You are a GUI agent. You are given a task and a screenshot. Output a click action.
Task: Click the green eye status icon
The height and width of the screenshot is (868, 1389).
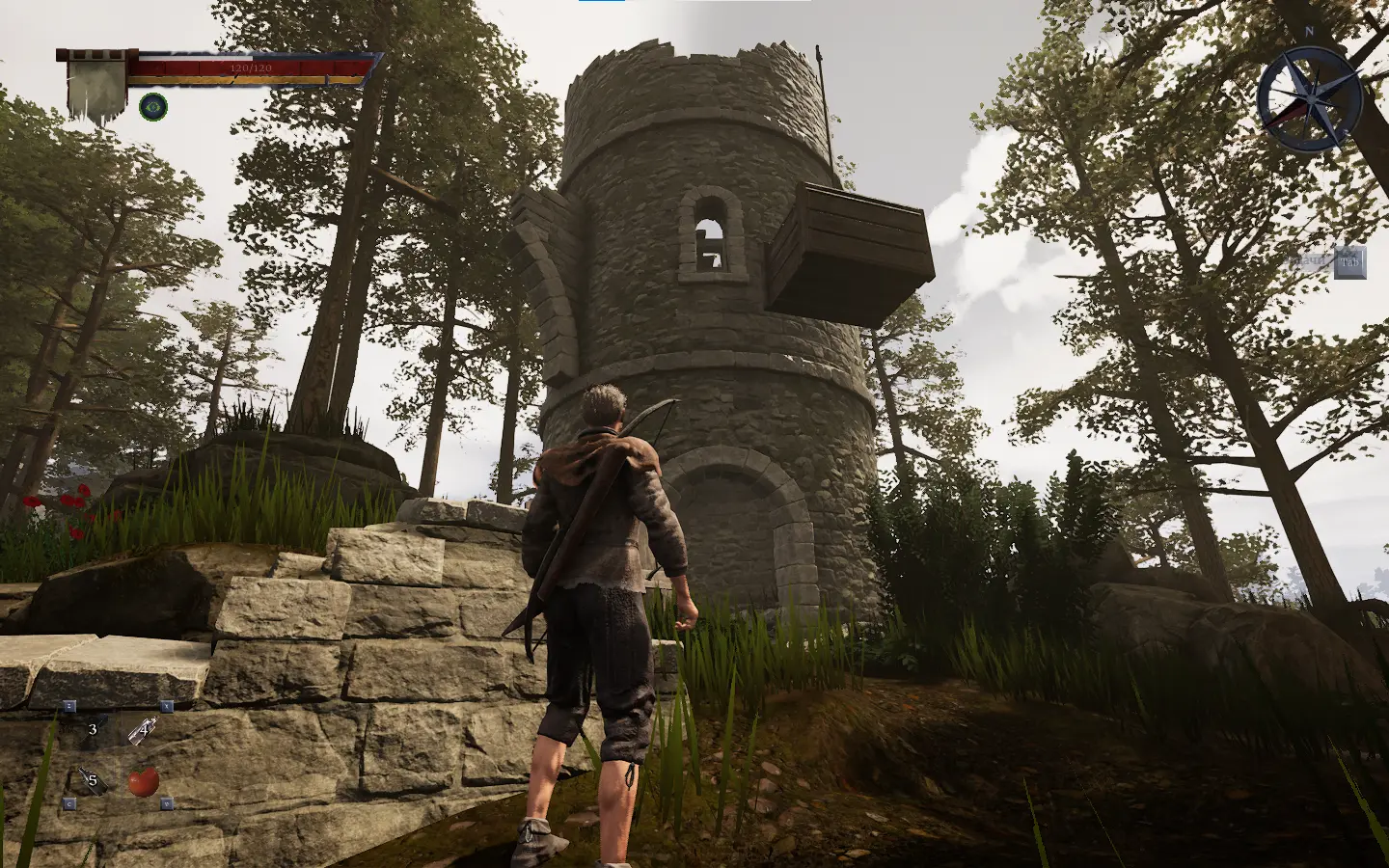click(151, 106)
